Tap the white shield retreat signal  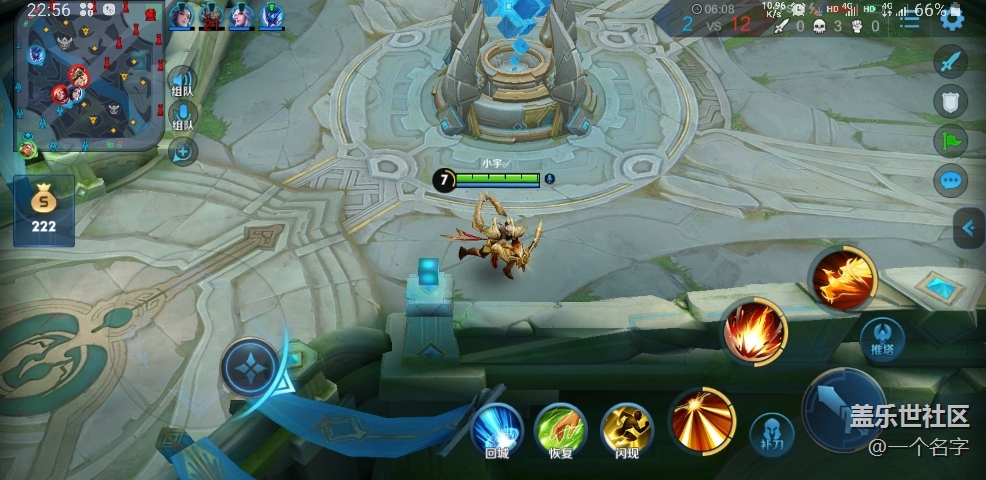pyautogui.click(x=951, y=100)
